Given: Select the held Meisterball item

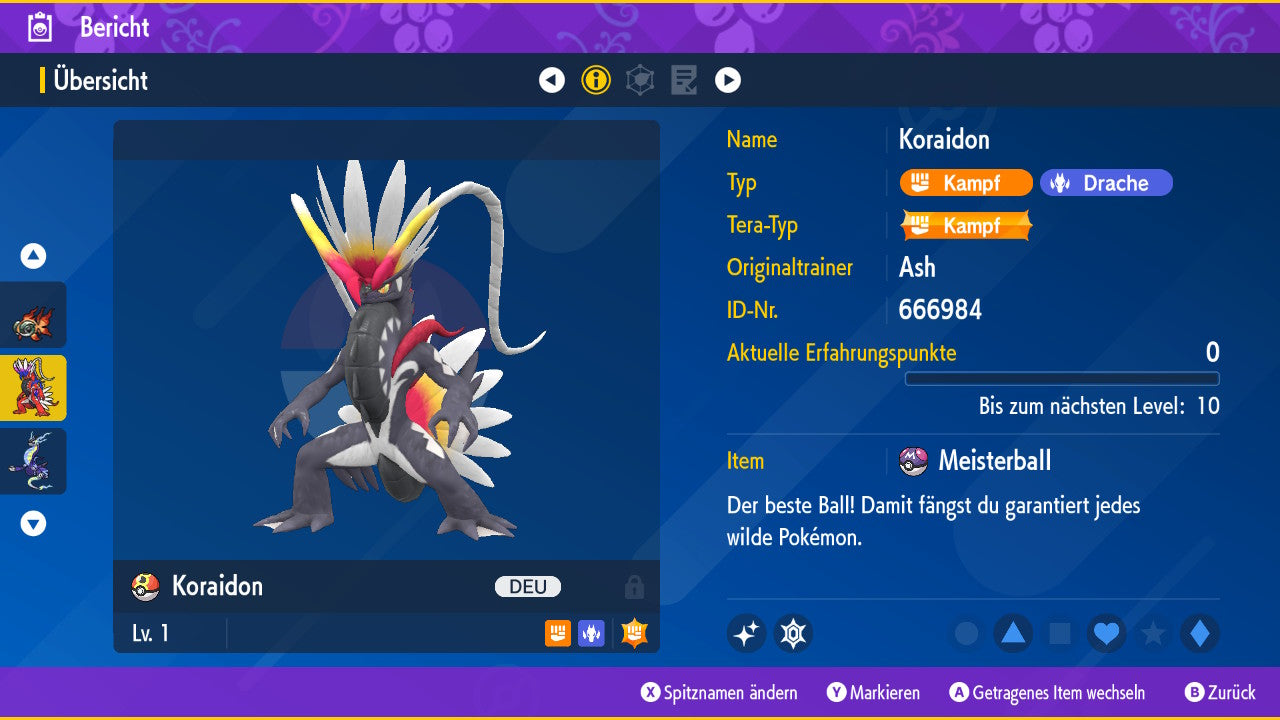Looking at the screenshot, I should (993, 461).
